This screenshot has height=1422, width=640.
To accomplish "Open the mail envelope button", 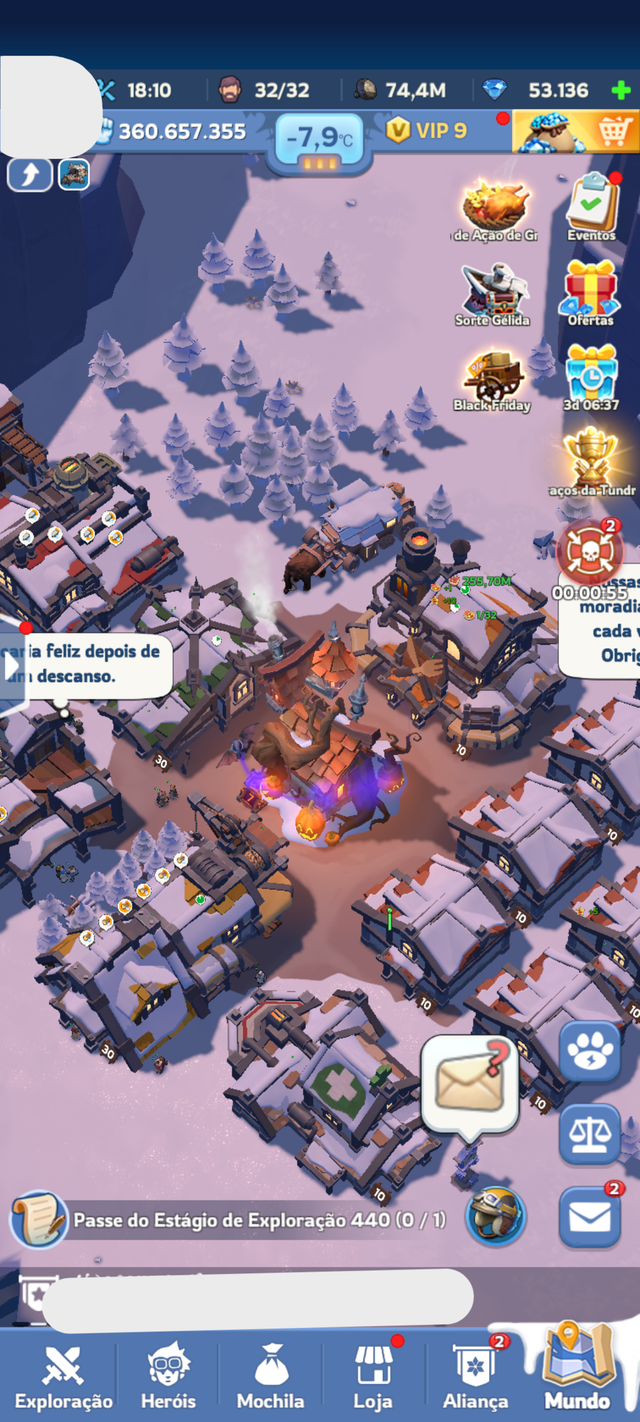I will [590, 1217].
